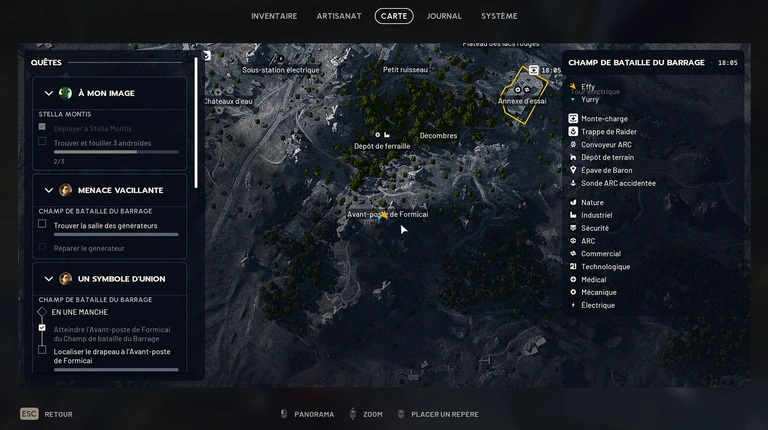The width and height of the screenshot is (768, 430).
Task: Toggle the Industriel loot category
Action: coord(596,216)
